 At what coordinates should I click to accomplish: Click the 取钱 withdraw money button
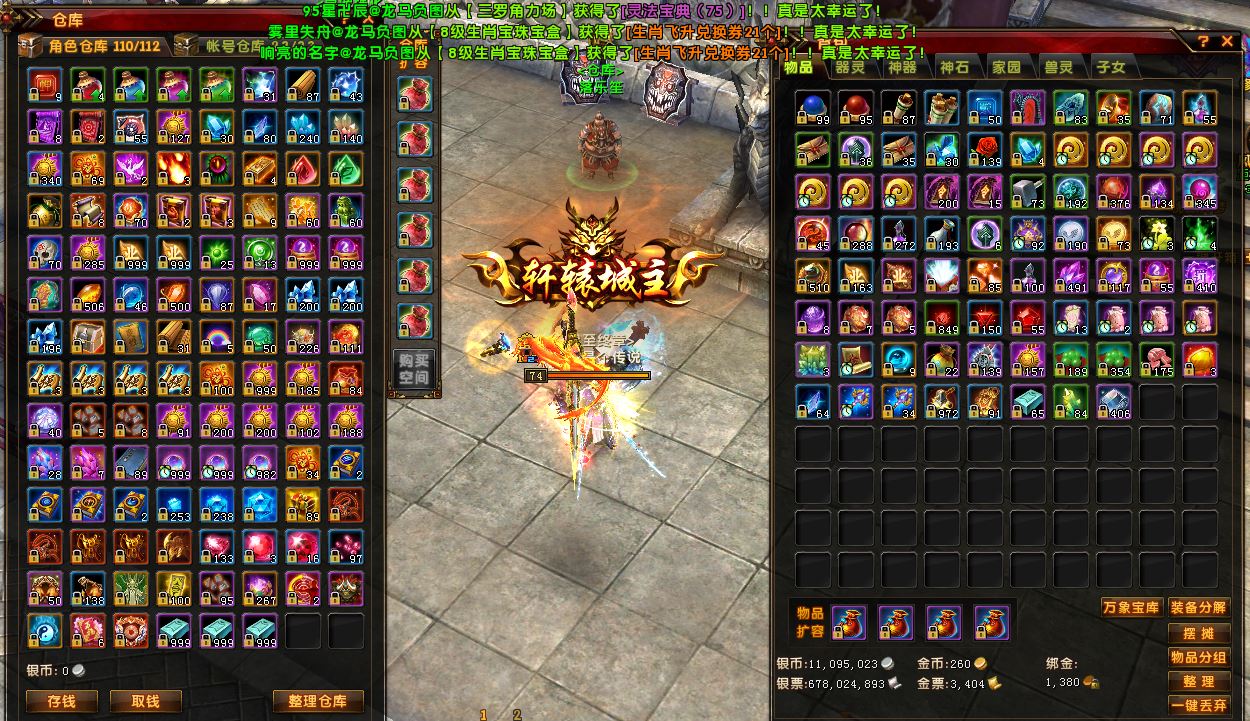145,701
